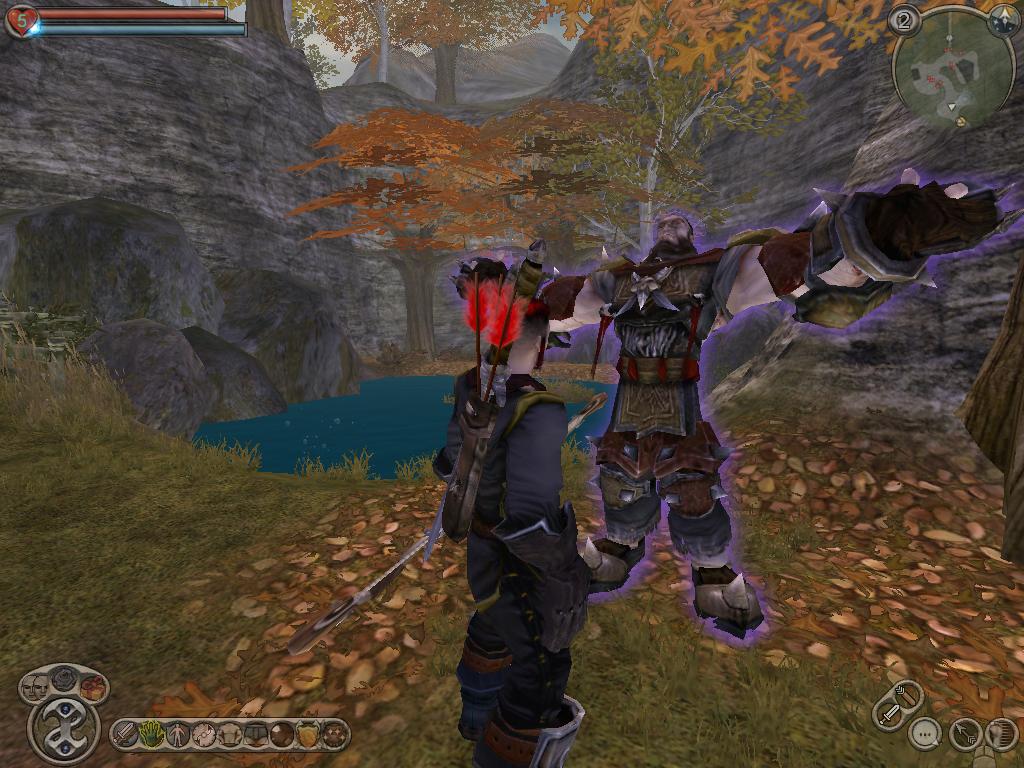Viewport: 1024px width, 768px height.
Task: Select the sword icon in the quick bar
Action: pos(125,735)
